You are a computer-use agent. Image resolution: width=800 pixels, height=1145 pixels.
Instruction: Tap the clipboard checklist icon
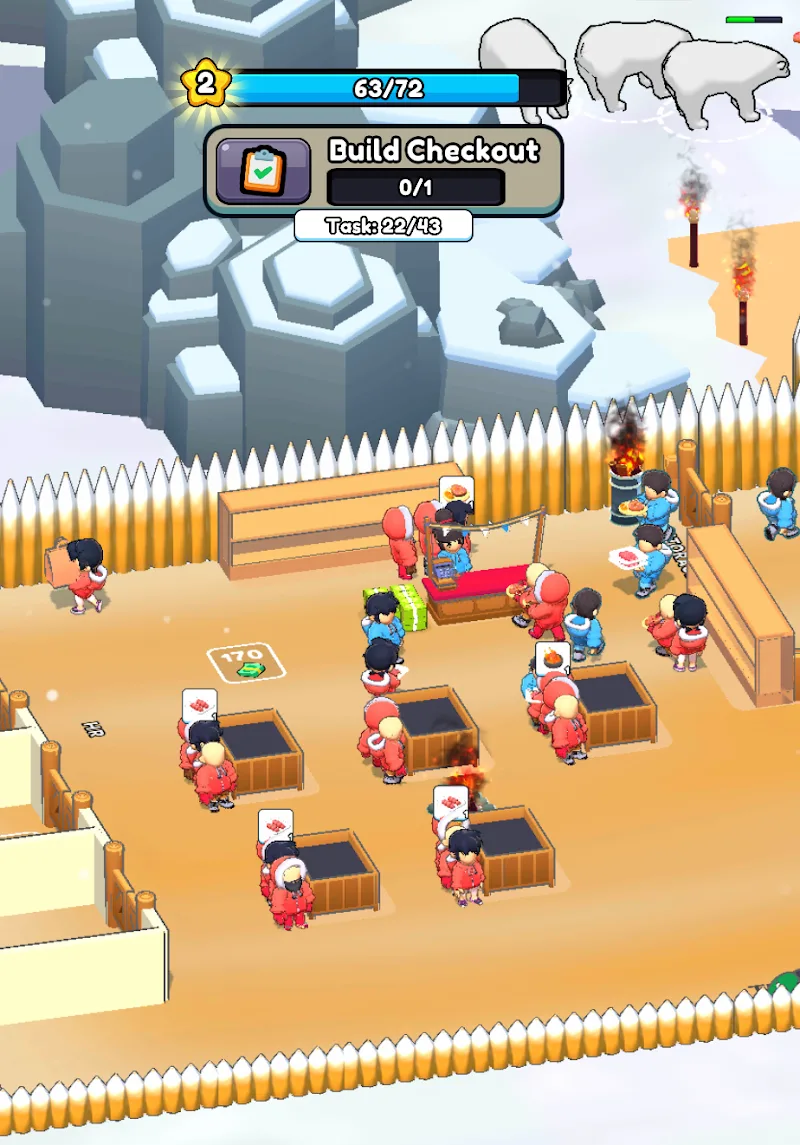tap(263, 171)
